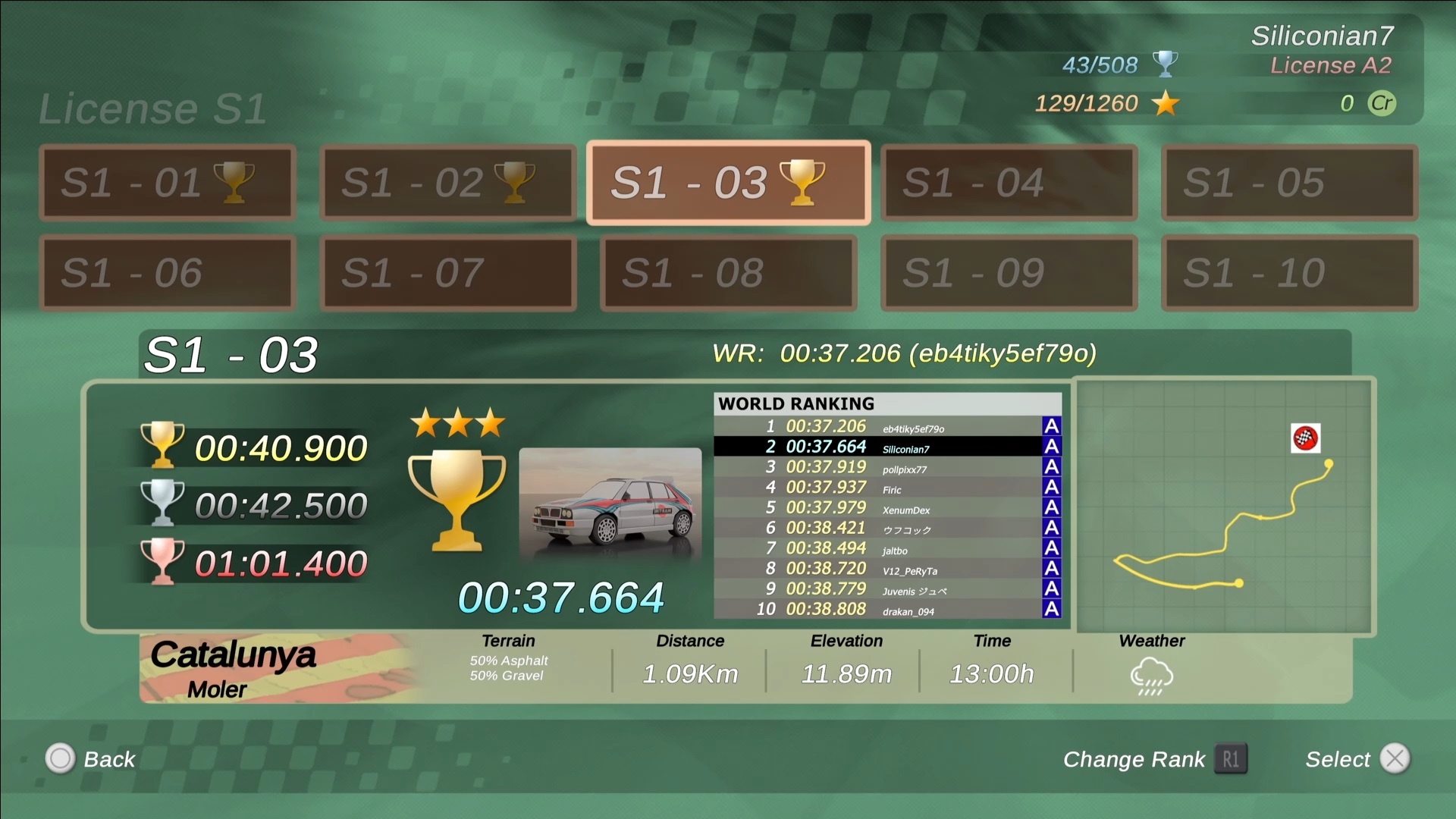
Task: Select the S1 - 09 tile
Action: click(x=1009, y=273)
